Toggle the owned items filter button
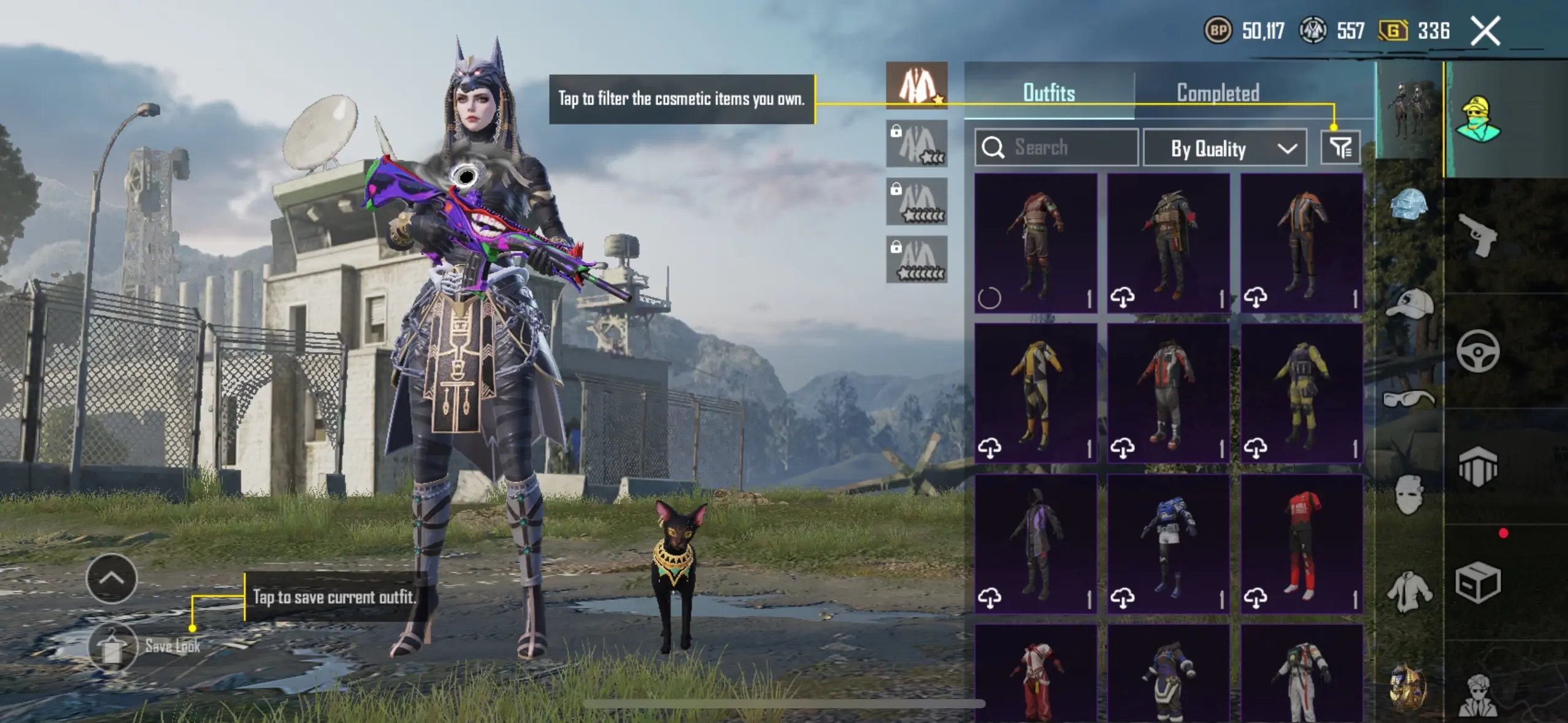 1340,148
